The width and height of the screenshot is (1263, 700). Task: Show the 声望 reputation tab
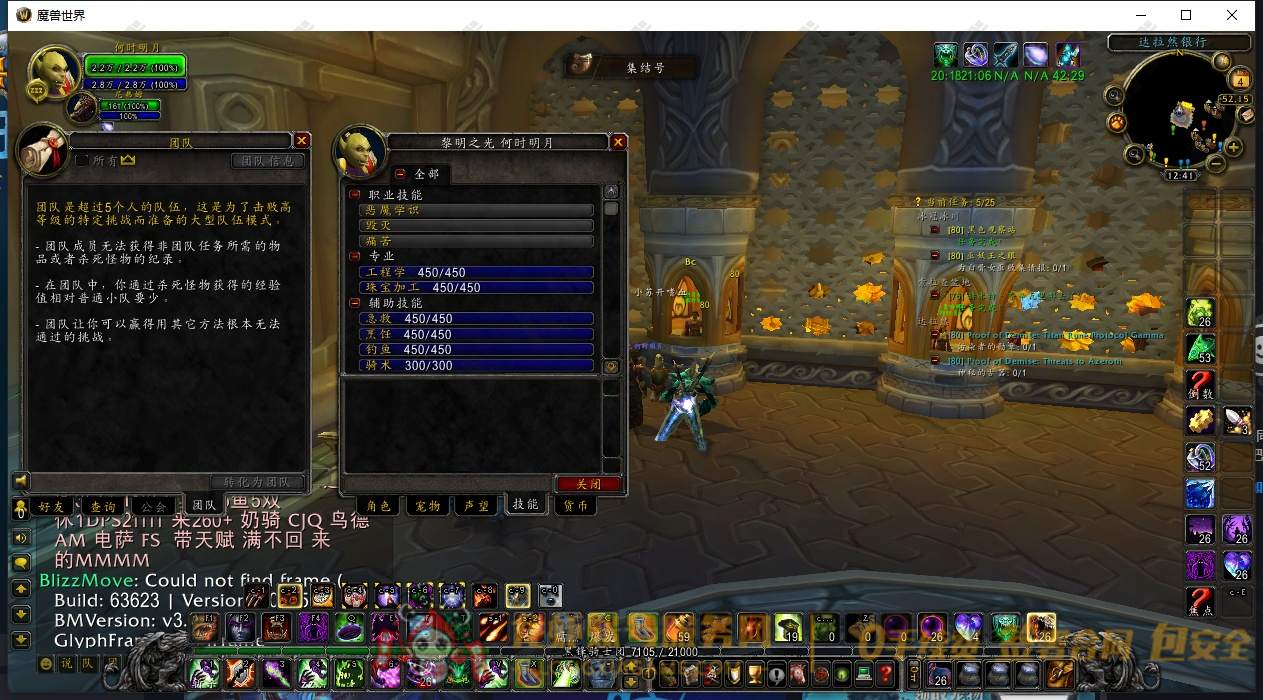click(477, 506)
